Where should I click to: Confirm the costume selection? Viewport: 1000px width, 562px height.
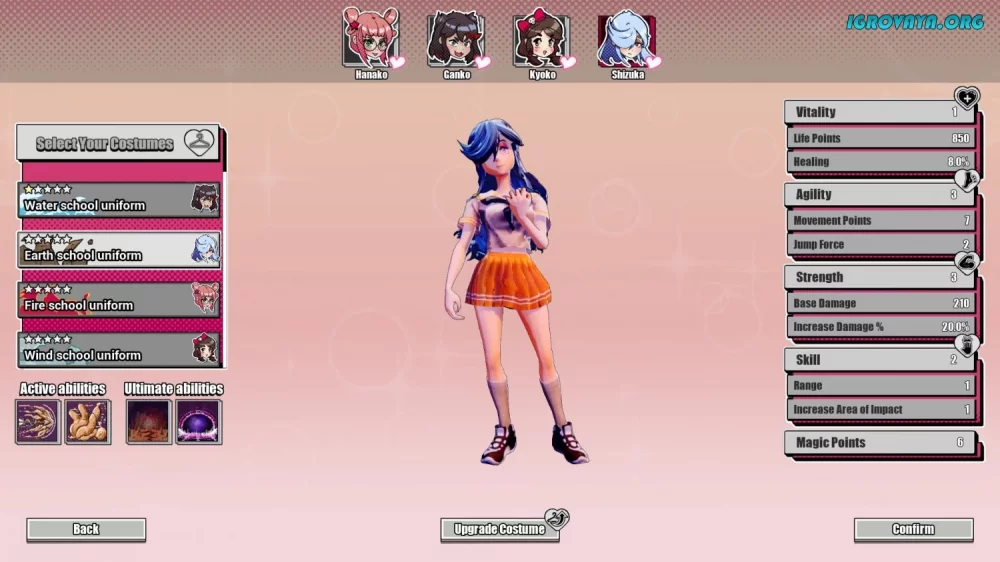(913, 529)
